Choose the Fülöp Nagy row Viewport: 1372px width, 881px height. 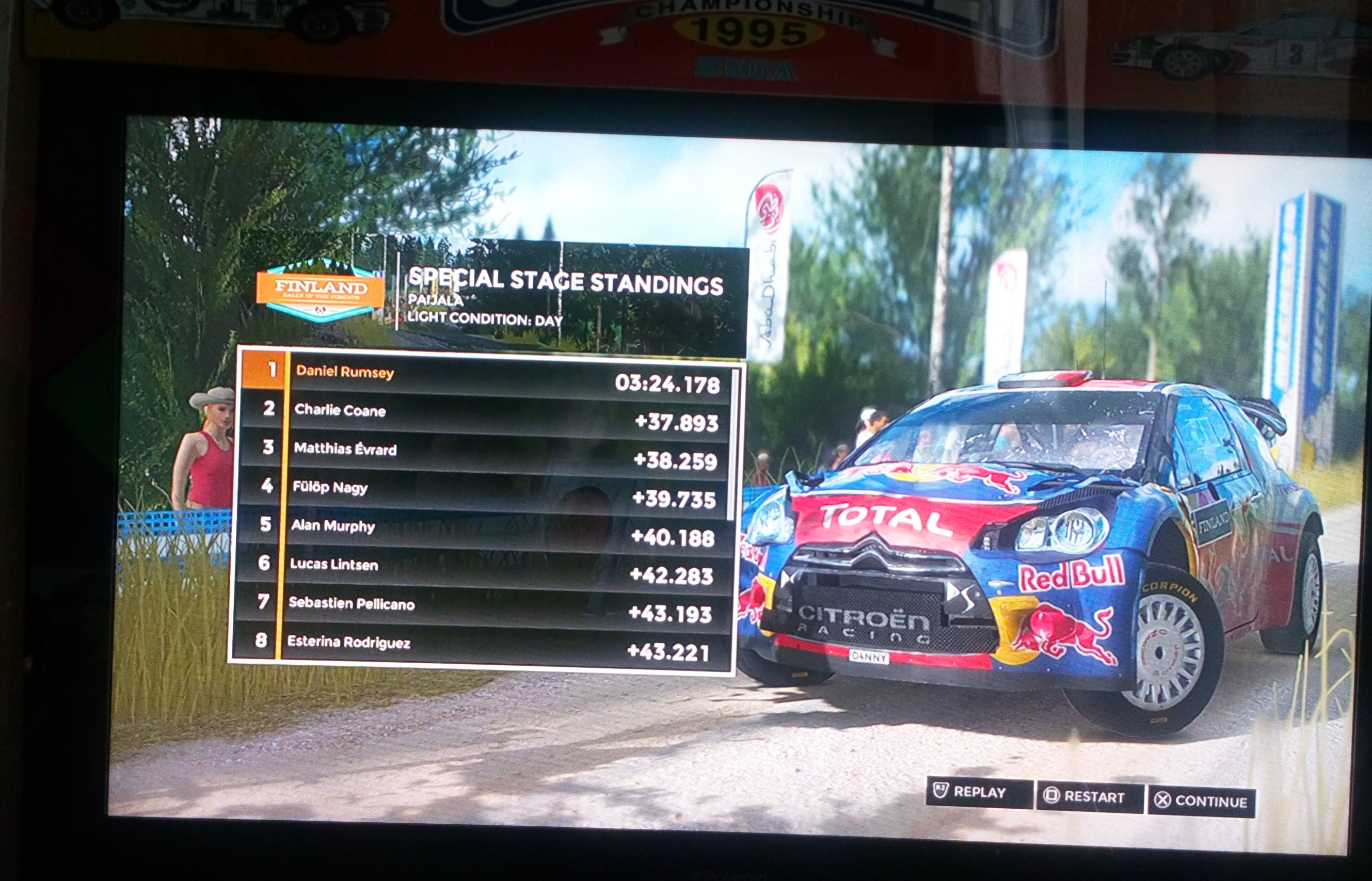point(483,492)
